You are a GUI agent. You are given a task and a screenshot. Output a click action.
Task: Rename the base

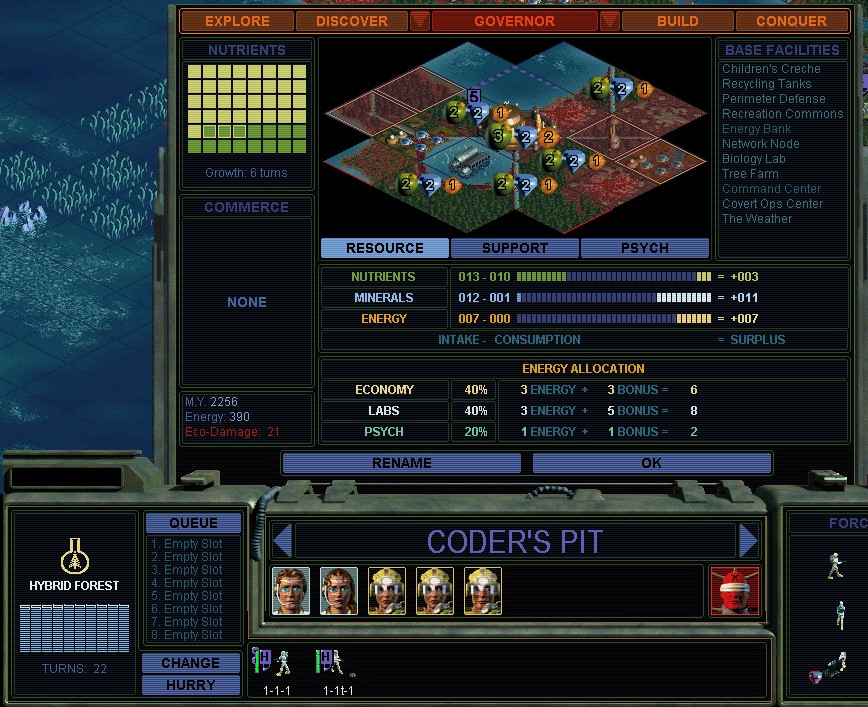tap(401, 463)
